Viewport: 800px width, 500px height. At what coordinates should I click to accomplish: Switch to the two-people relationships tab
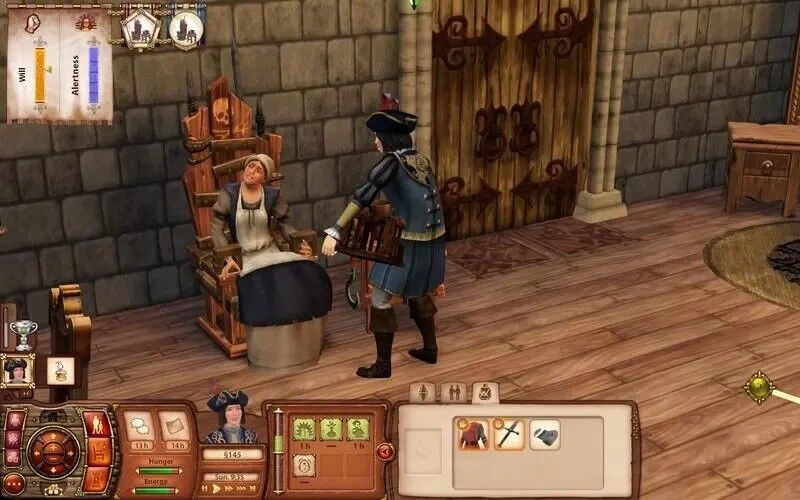pos(453,392)
